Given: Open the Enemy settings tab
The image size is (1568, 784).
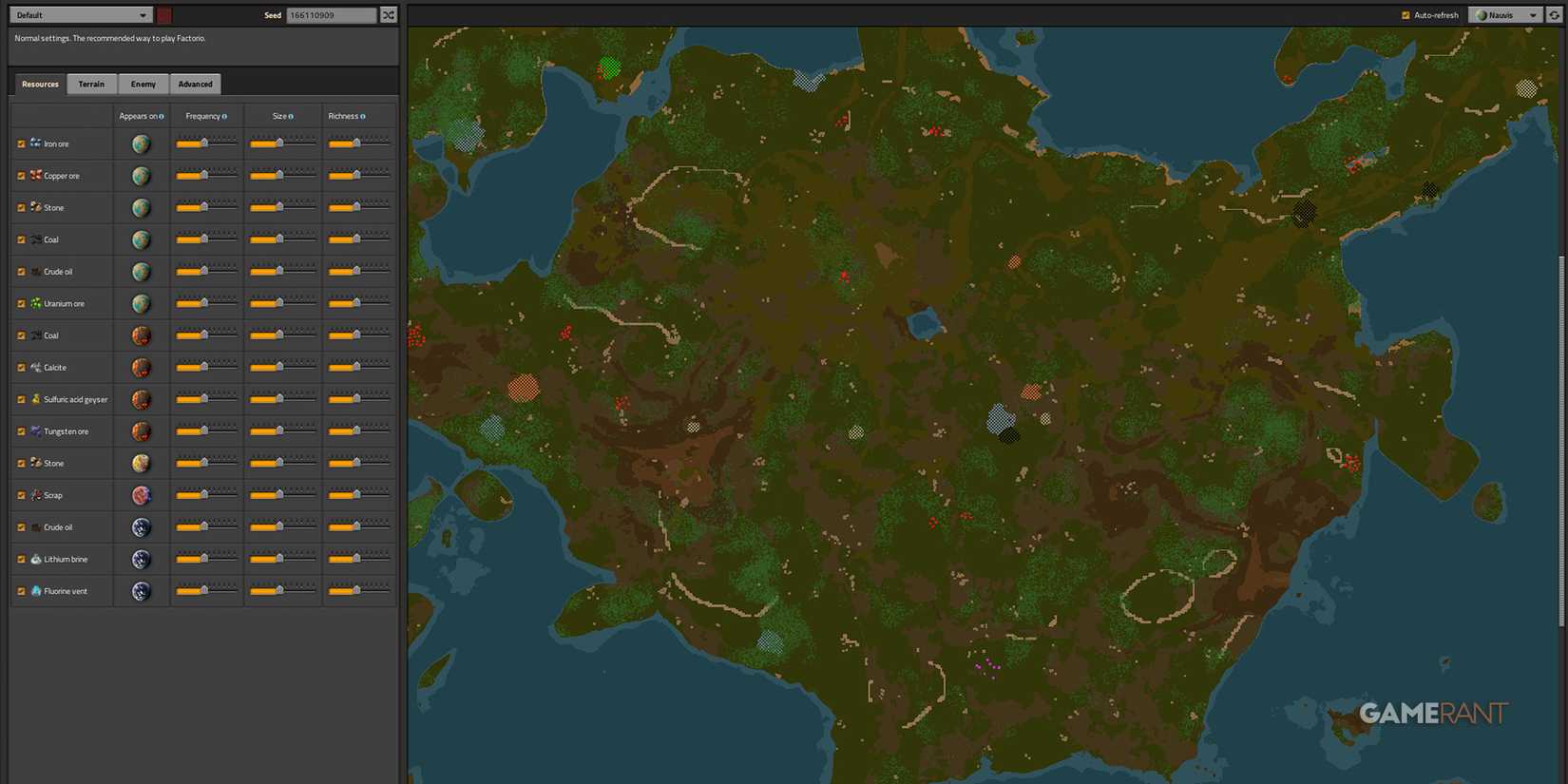Looking at the screenshot, I should click(143, 84).
